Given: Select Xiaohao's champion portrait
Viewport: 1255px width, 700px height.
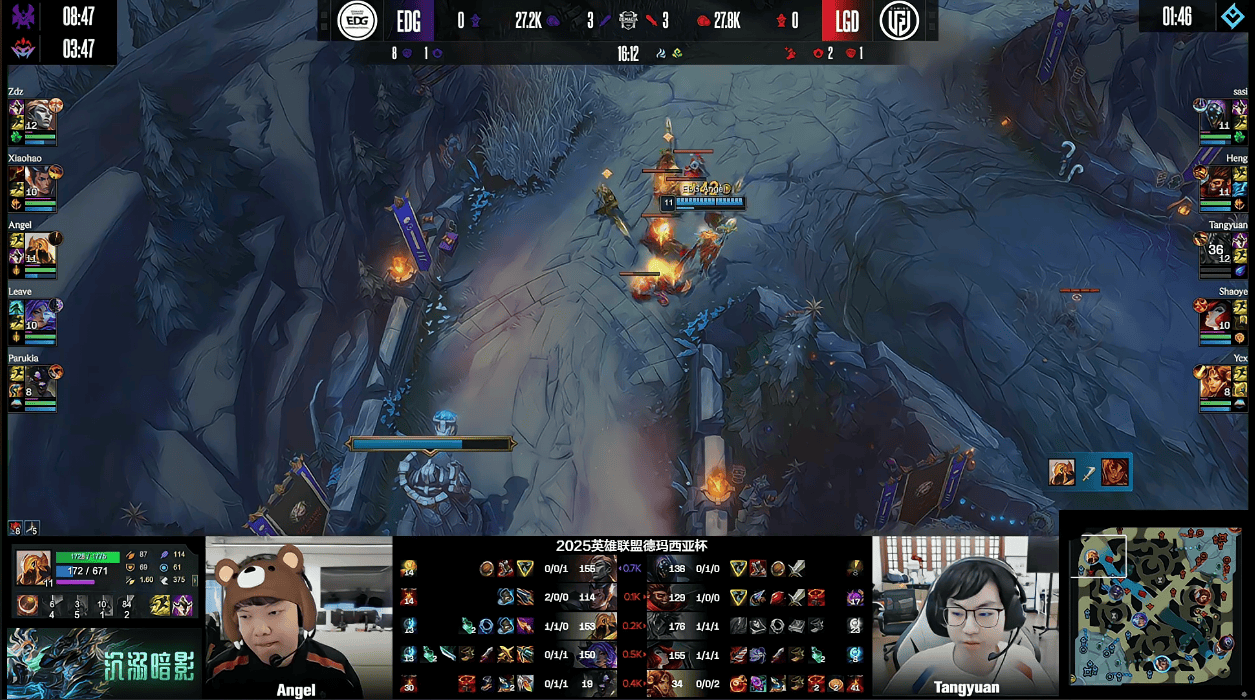Looking at the screenshot, I should [x=39, y=182].
